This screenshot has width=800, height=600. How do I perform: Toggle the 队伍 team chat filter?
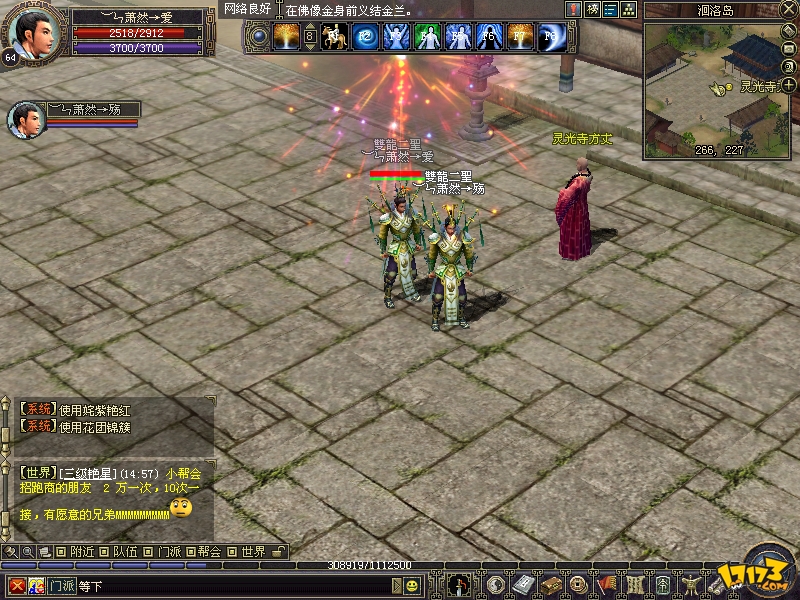[x=118, y=551]
